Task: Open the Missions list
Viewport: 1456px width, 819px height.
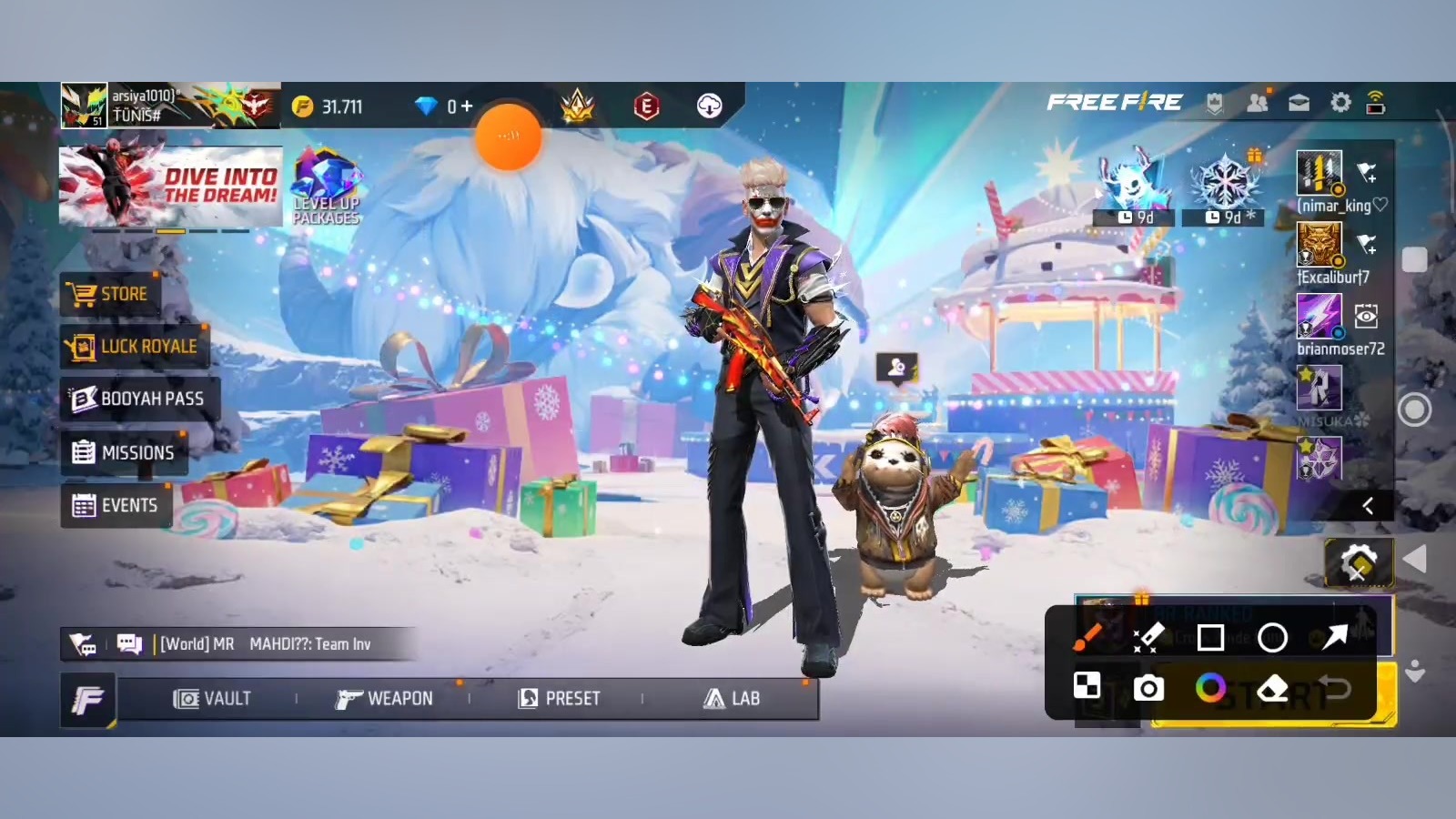Action: (123, 452)
